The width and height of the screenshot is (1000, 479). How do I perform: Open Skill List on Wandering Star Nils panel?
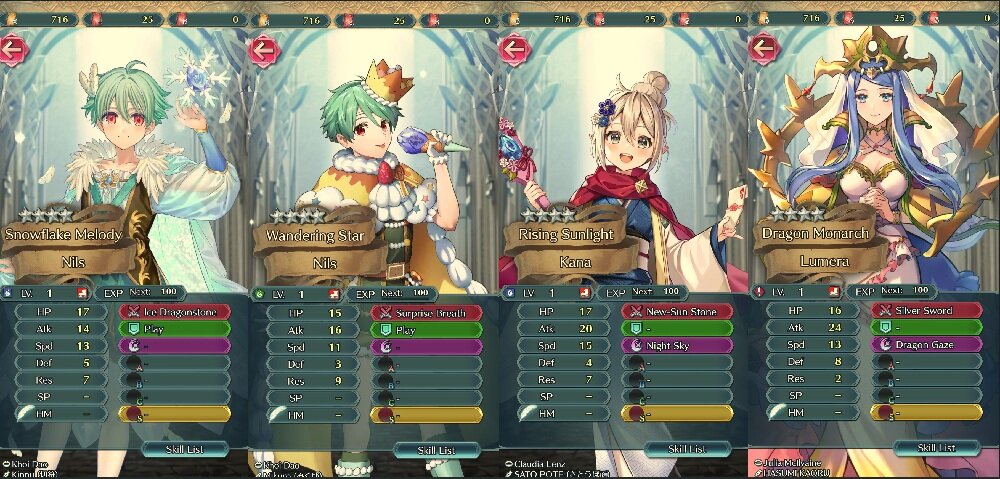[436, 451]
